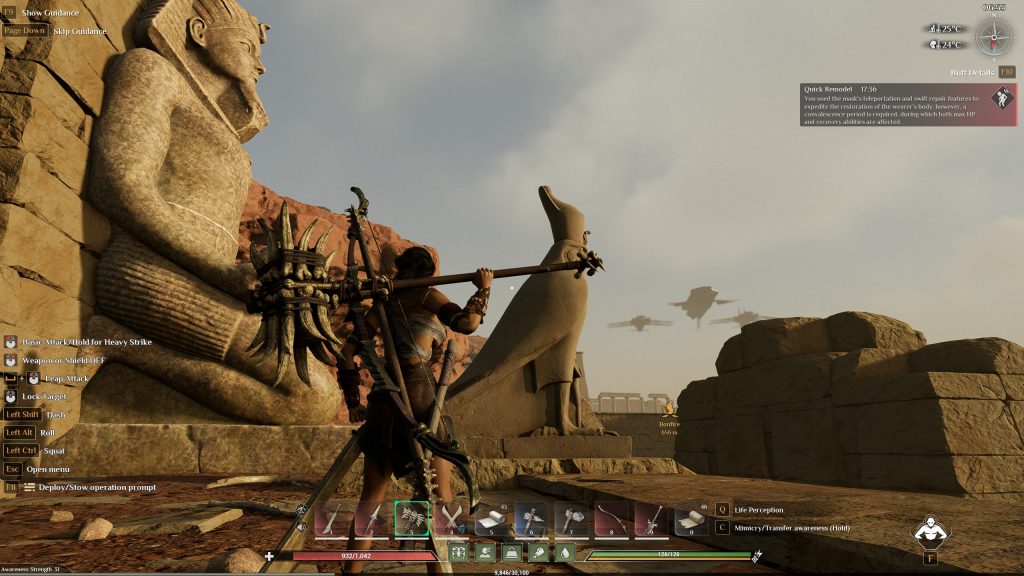Select the blue-backed hammer in slot 6
Image resolution: width=1024 pixels, height=576 pixels.
[531, 519]
